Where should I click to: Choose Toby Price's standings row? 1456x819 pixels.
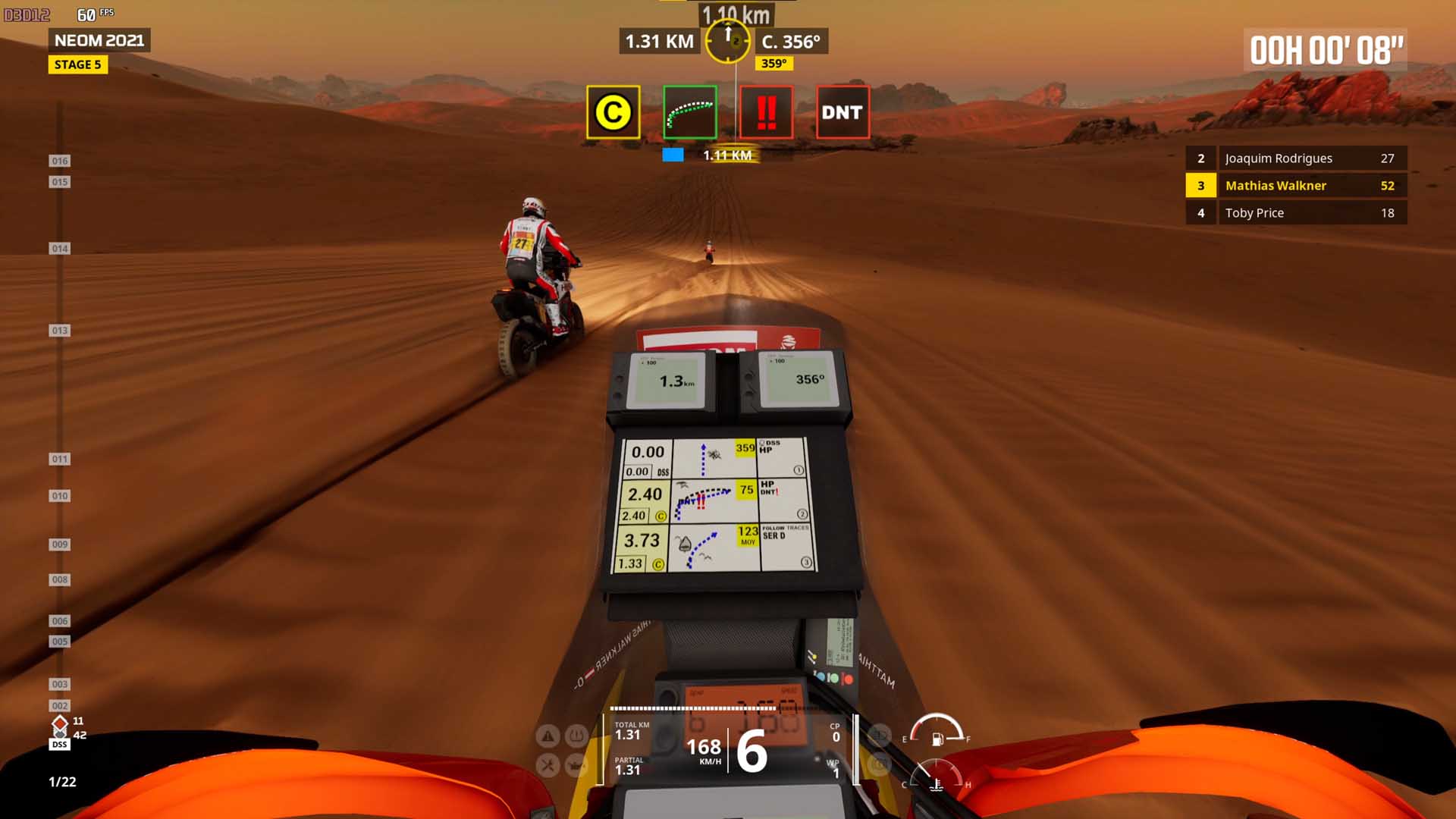(1296, 213)
